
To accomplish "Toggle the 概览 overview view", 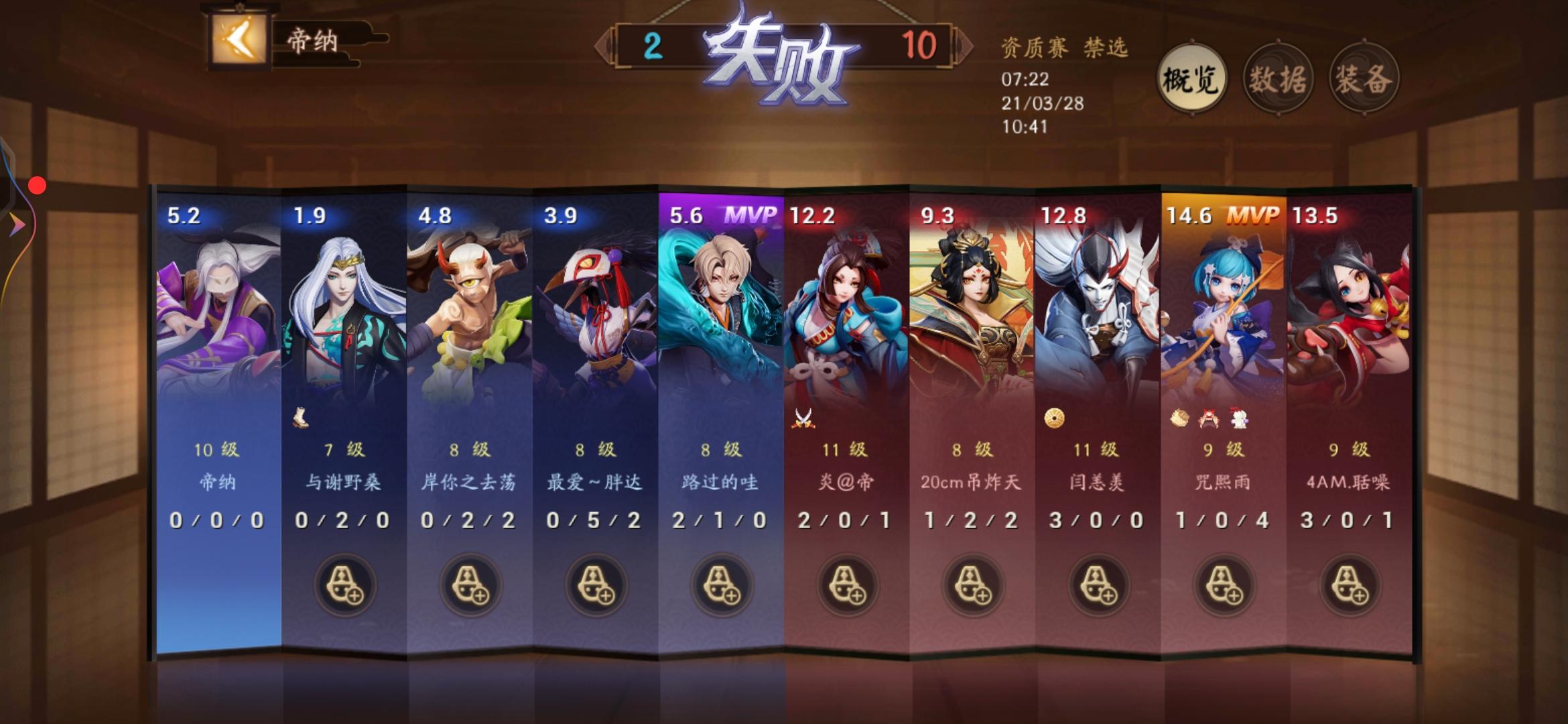I will [x=1191, y=77].
